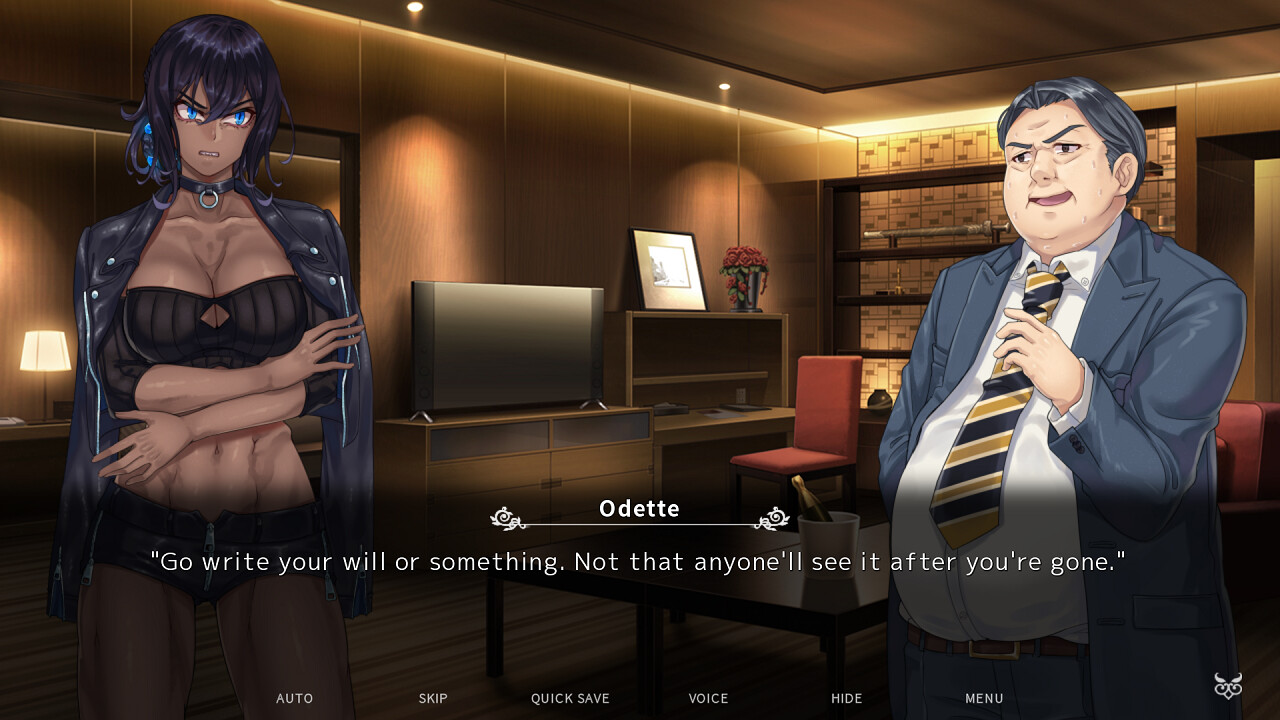Select the left flourish beside Odette's name
This screenshot has width=1280, height=720.
point(505,518)
